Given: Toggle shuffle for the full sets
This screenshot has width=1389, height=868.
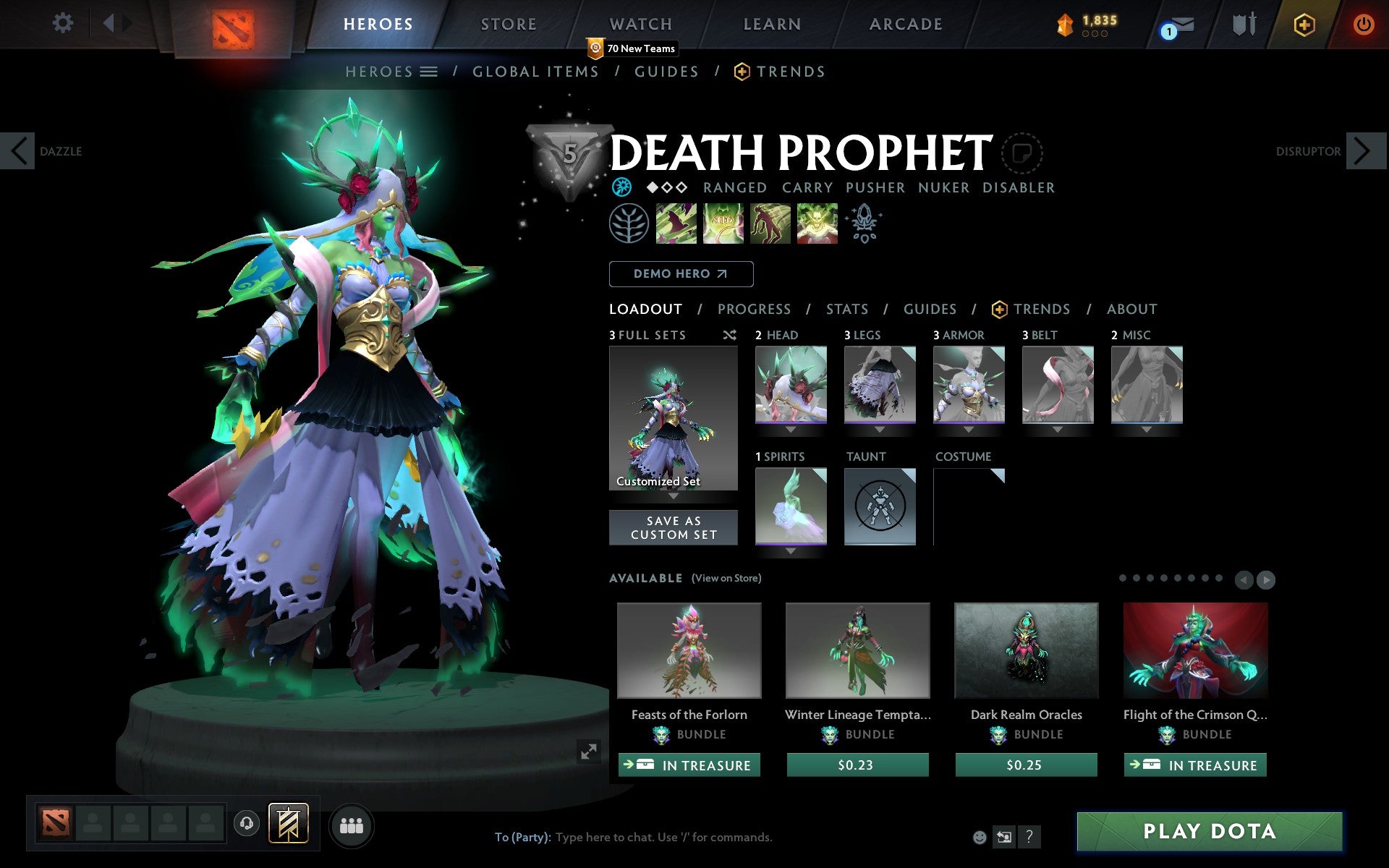Looking at the screenshot, I should [729, 335].
